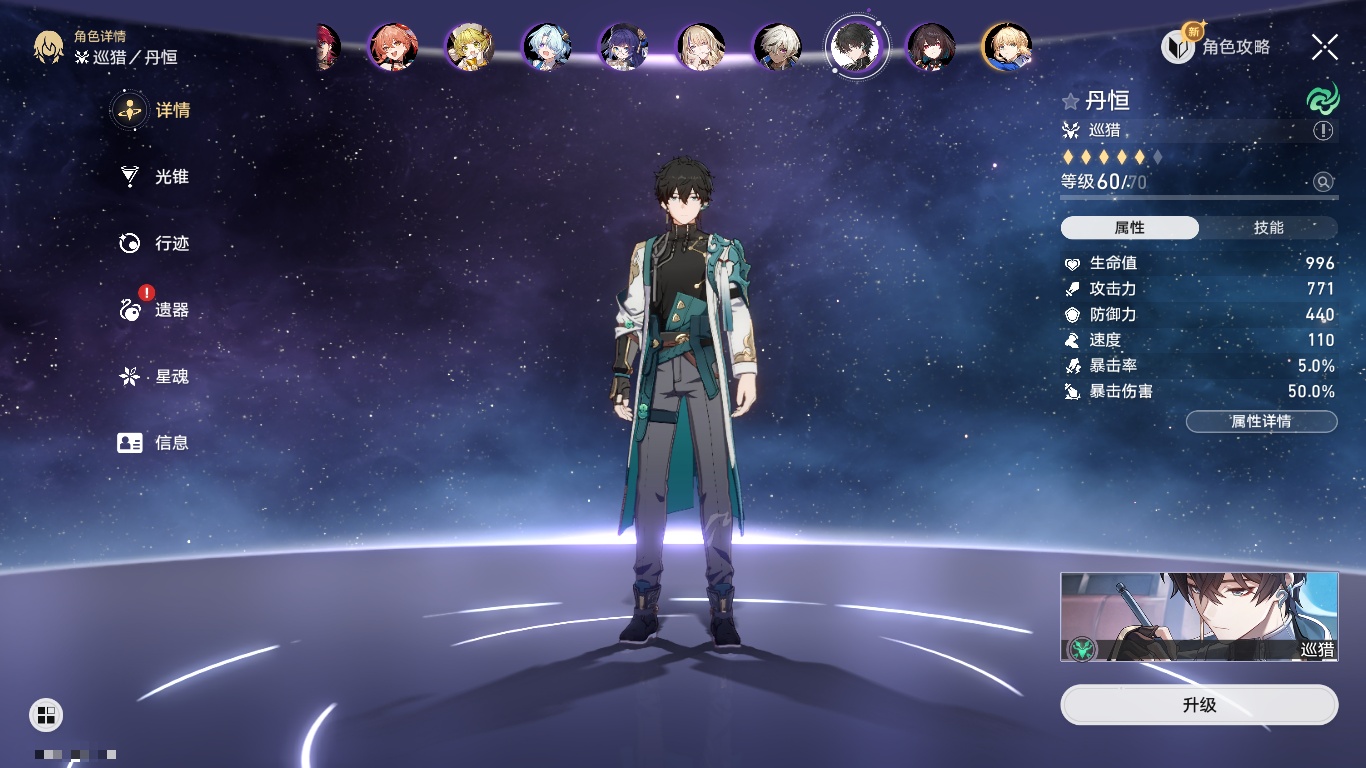The height and width of the screenshot is (768, 1366).
Task: Open 属性详情 attribute details
Action: [1261, 422]
